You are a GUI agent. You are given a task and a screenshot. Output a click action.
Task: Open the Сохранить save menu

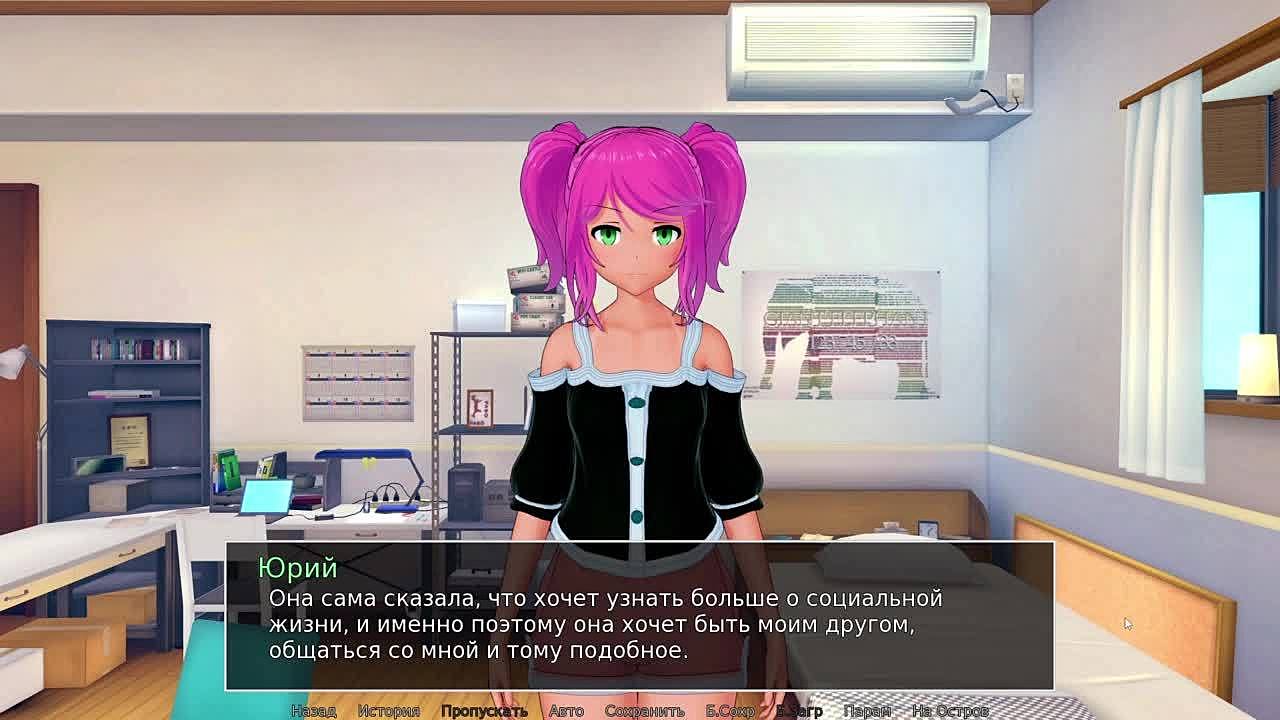coord(644,711)
